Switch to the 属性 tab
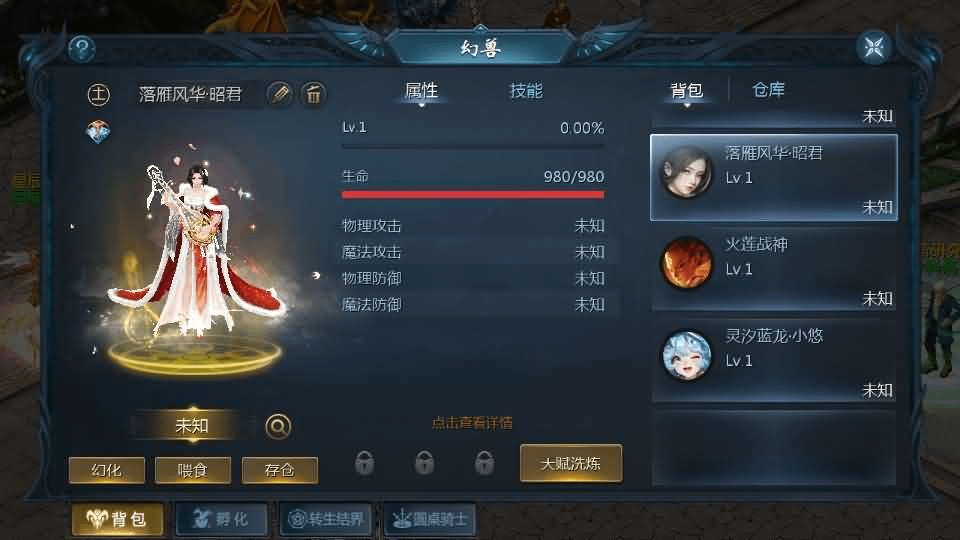Viewport: 960px width, 540px height. (x=421, y=91)
